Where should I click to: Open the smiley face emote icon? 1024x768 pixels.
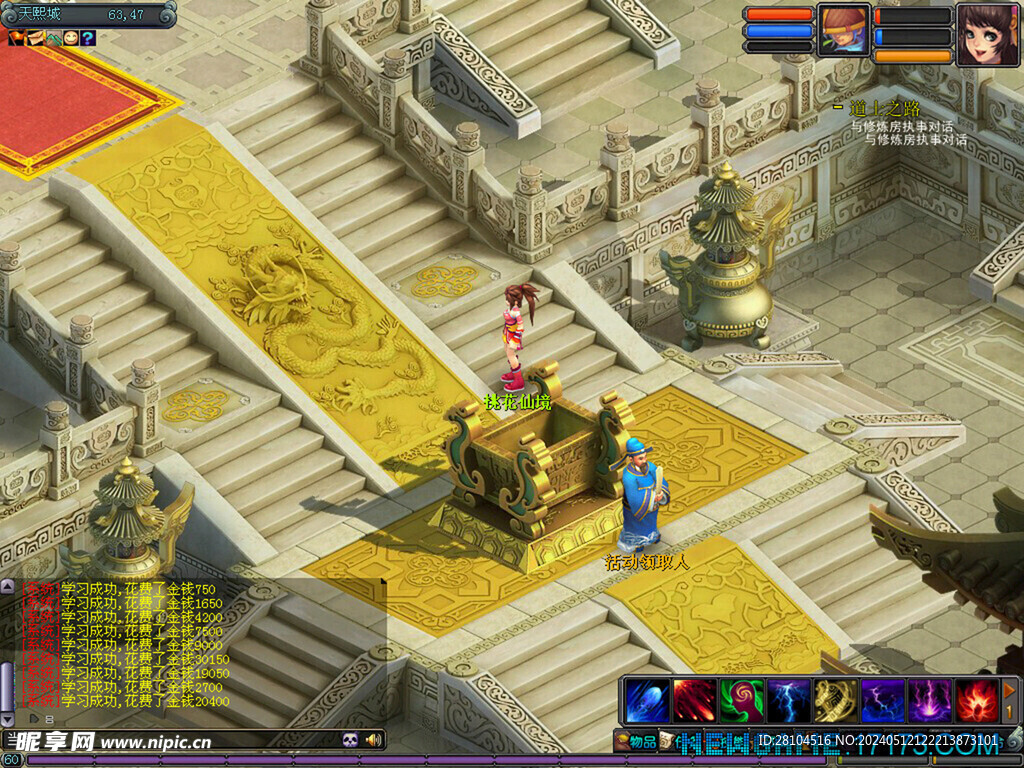[x=70, y=38]
